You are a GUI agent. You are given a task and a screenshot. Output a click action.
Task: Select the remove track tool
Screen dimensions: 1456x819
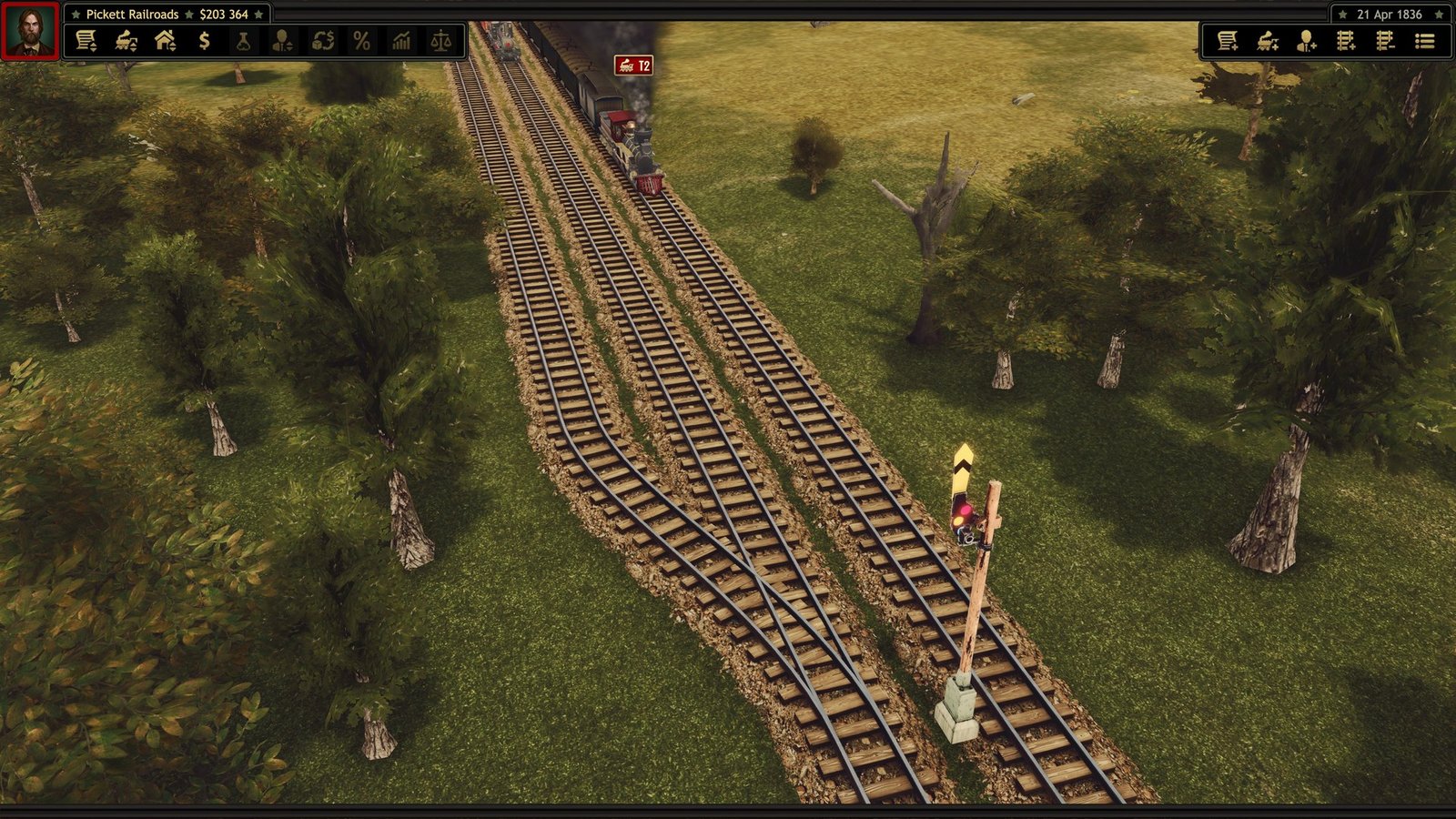coord(1386,39)
